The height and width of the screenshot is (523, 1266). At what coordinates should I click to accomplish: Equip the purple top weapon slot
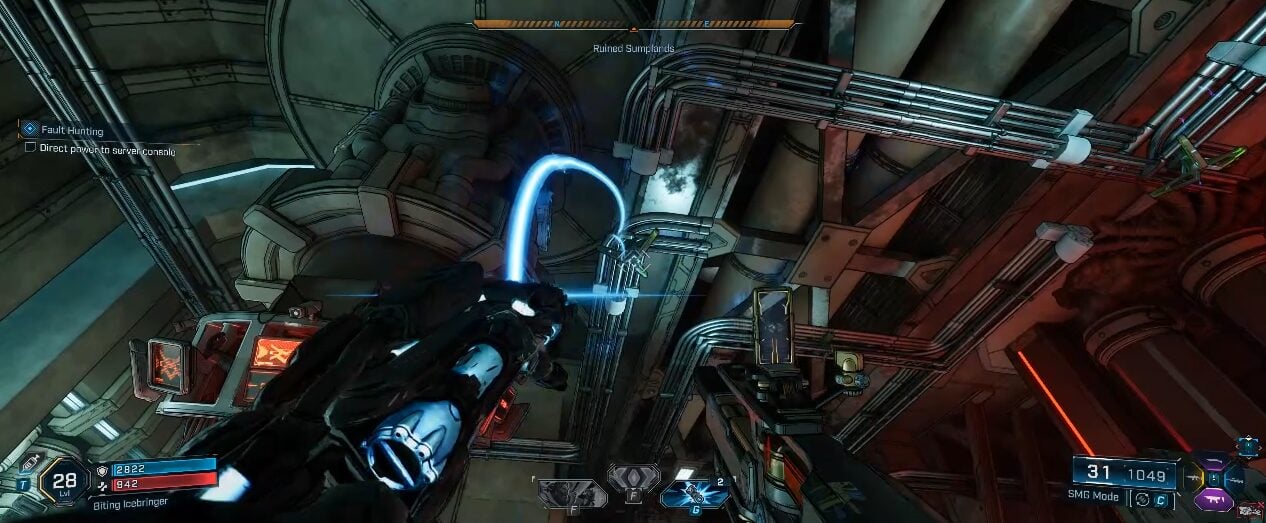[x=1213, y=463]
